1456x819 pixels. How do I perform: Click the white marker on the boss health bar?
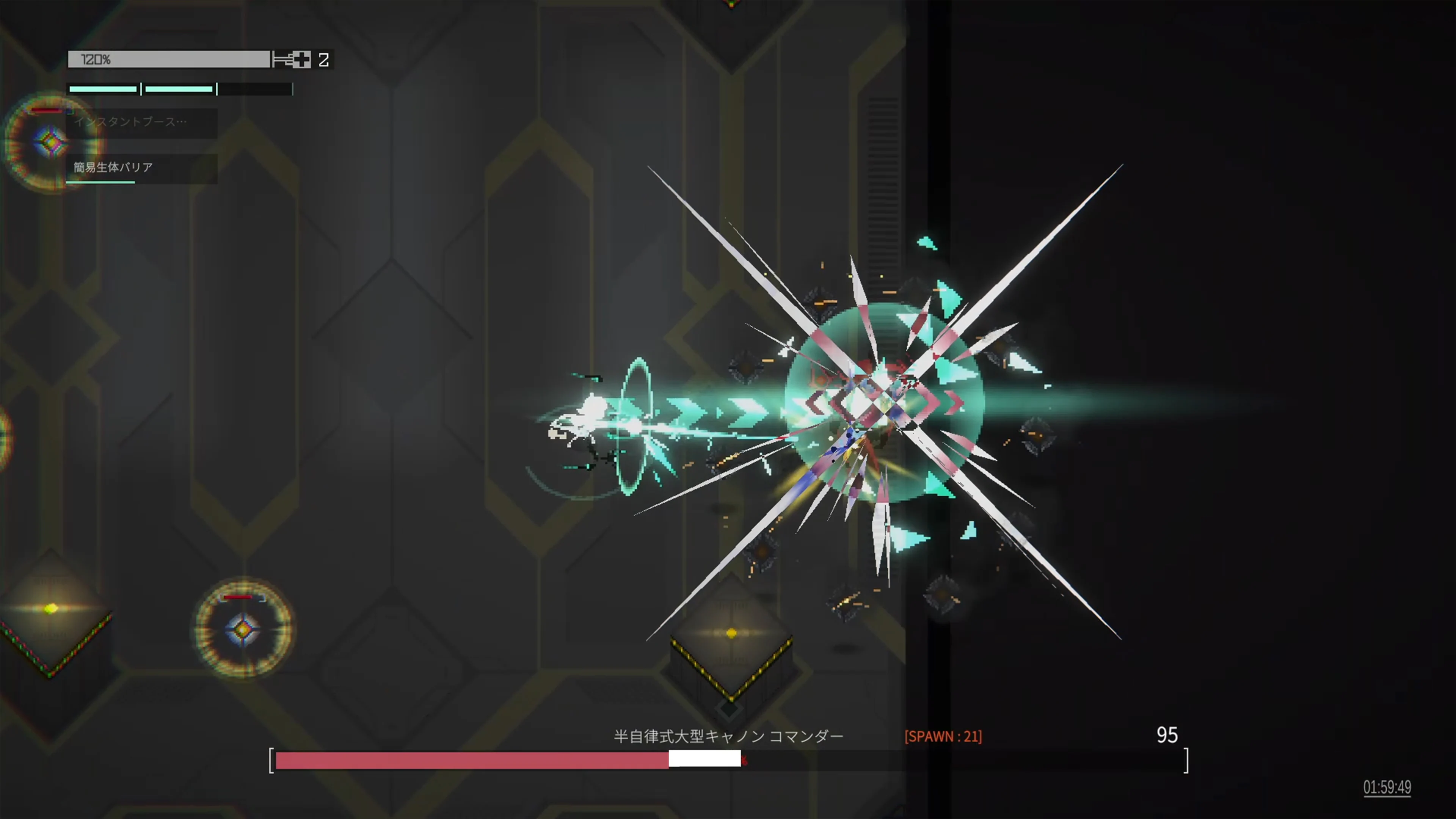[x=705, y=759]
